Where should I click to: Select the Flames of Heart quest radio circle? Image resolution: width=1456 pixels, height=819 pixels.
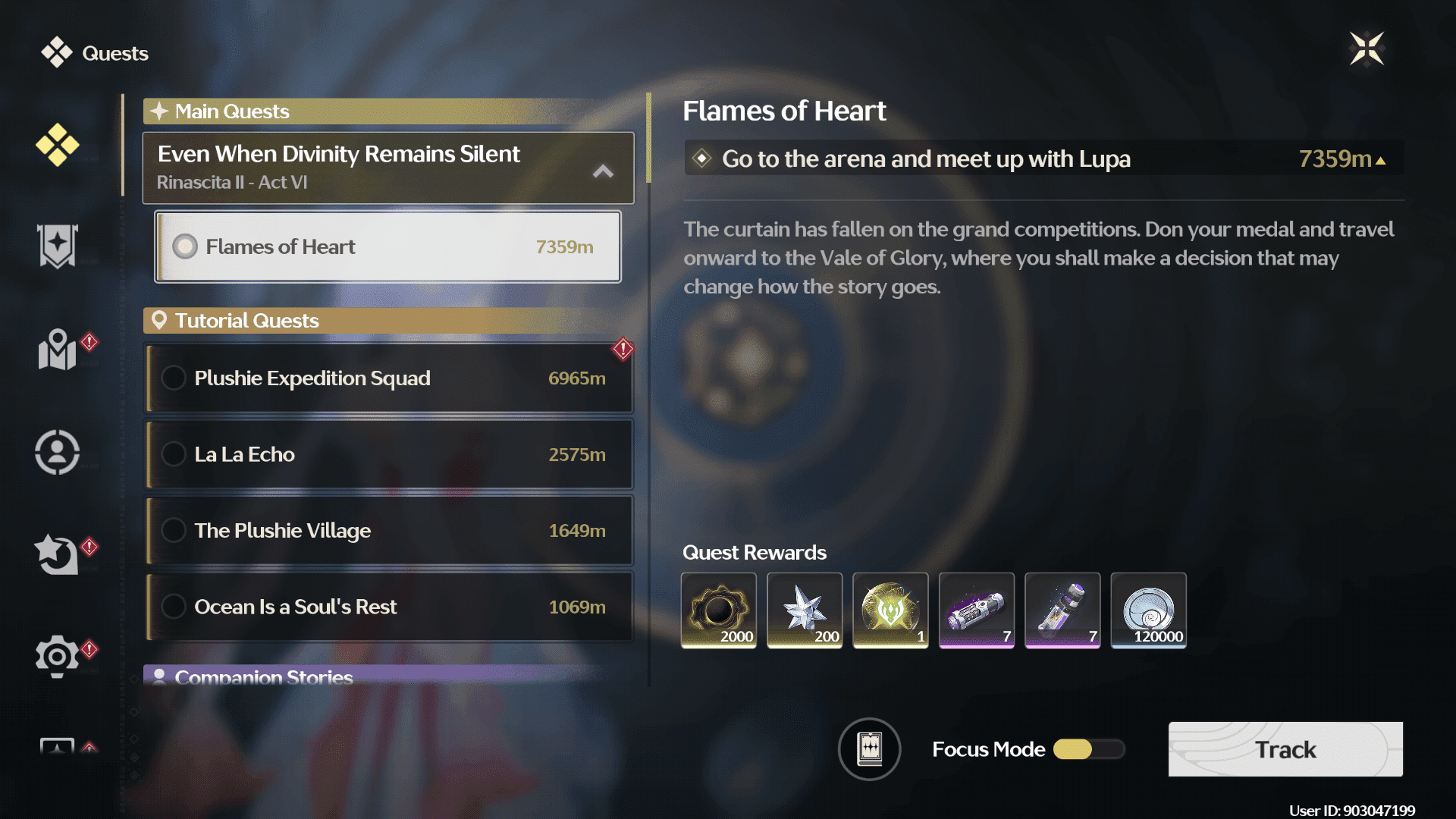click(x=184, y=246)
